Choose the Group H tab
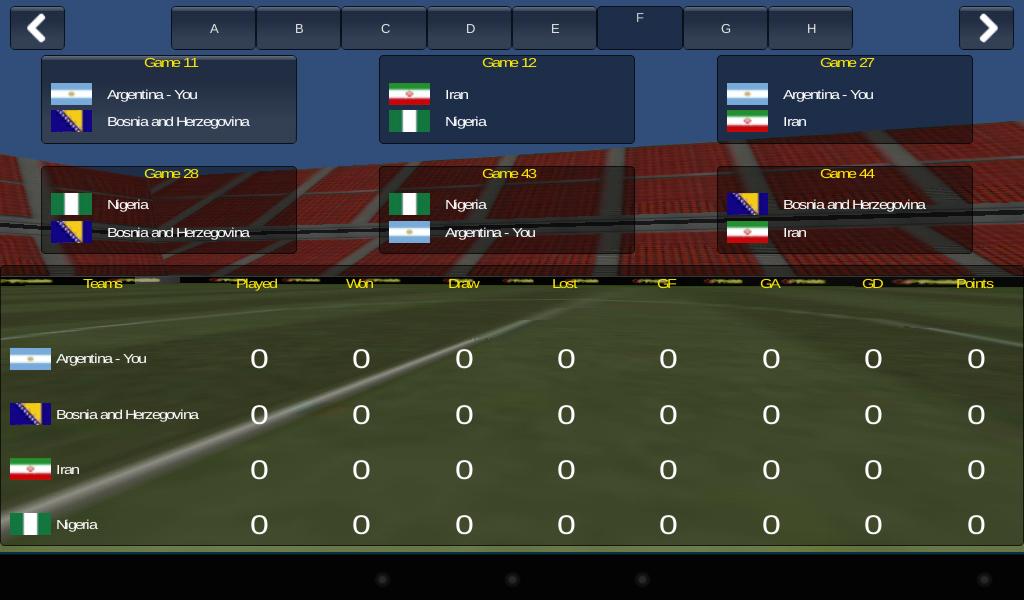This screenshot has height=600, width=1024. tap(811, 28)
